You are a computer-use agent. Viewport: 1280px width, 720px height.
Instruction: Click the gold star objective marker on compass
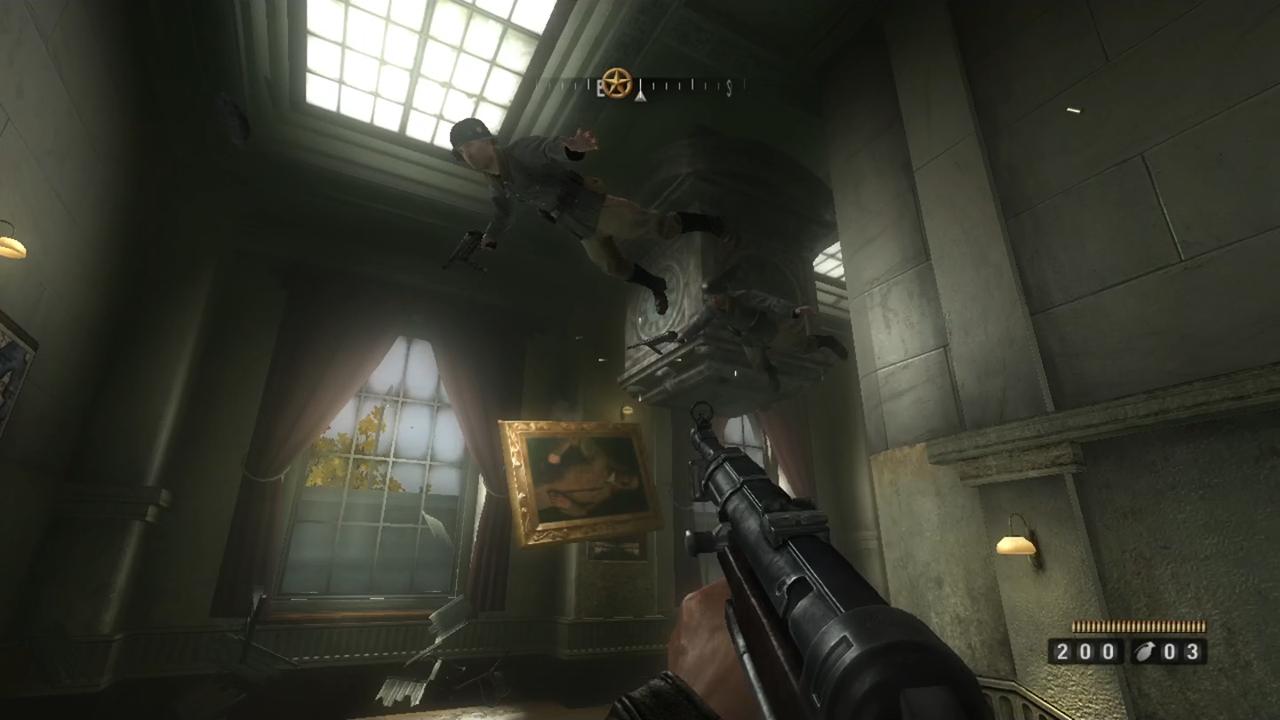coord(616,83)
